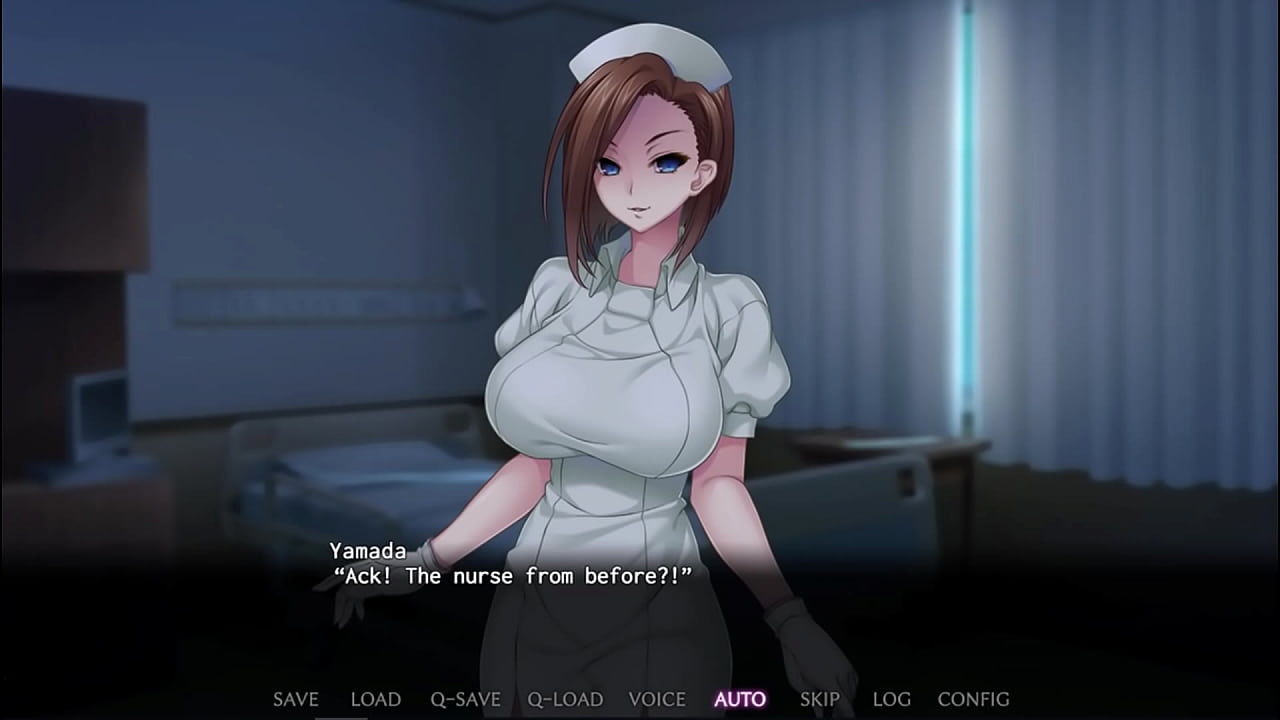Toggle AUTO dialogue advance
This screenshot has width=1280, height=720.
(x=740, y=699)
